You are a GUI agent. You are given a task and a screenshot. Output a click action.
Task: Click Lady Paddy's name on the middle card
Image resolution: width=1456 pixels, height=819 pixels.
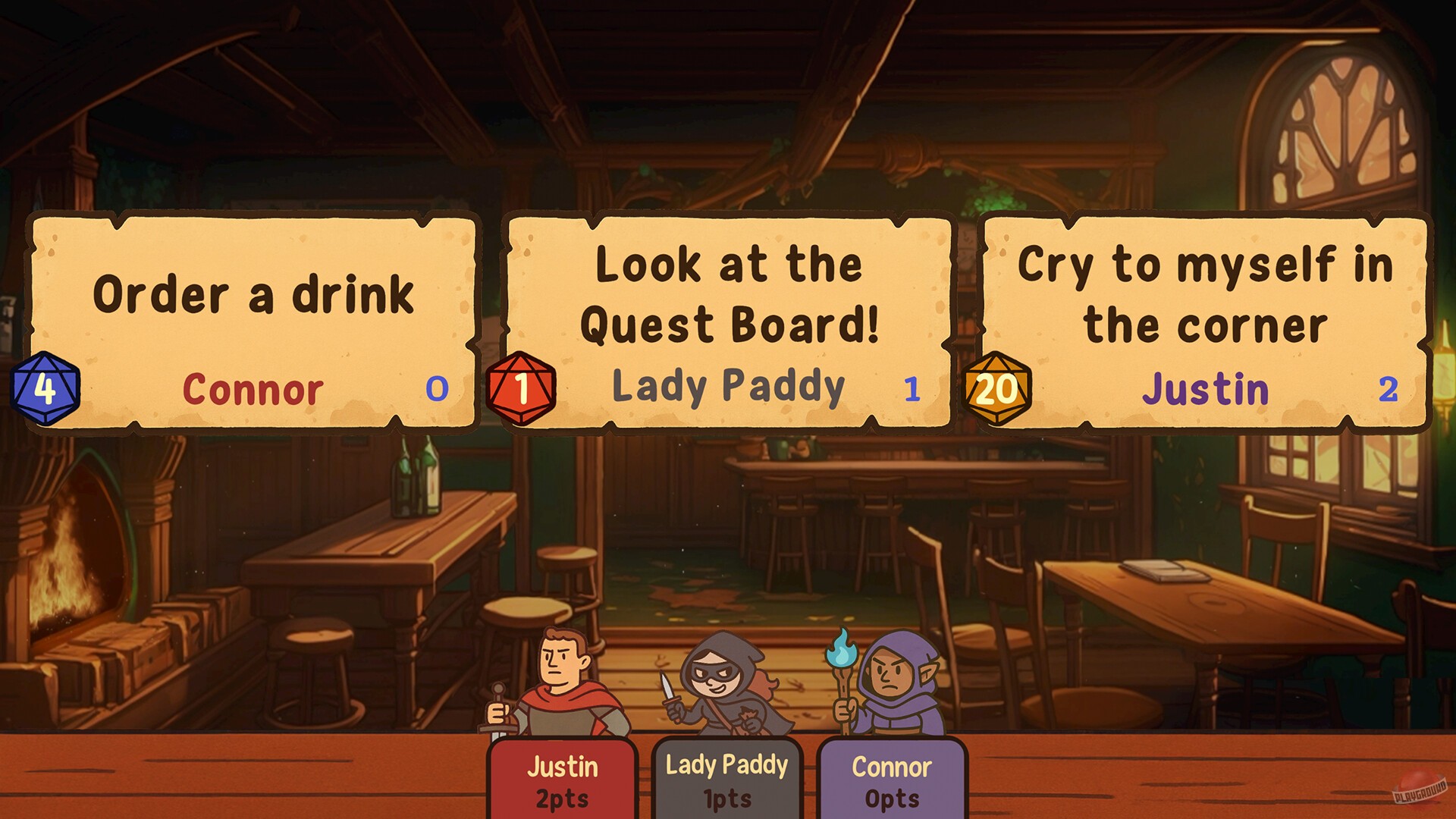click(x=728, y=387)
